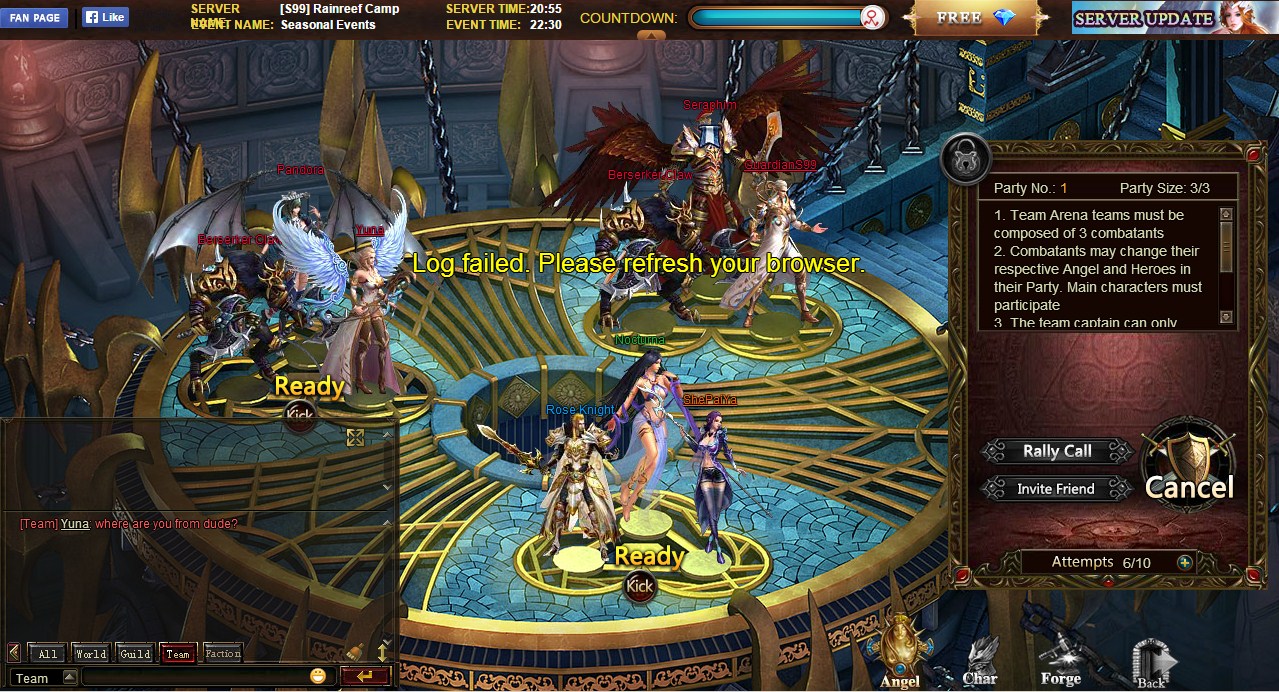This screenshot has width=1279, height=692.
Task: Click the padlock icon on the party panel
Action: [966, 160]
